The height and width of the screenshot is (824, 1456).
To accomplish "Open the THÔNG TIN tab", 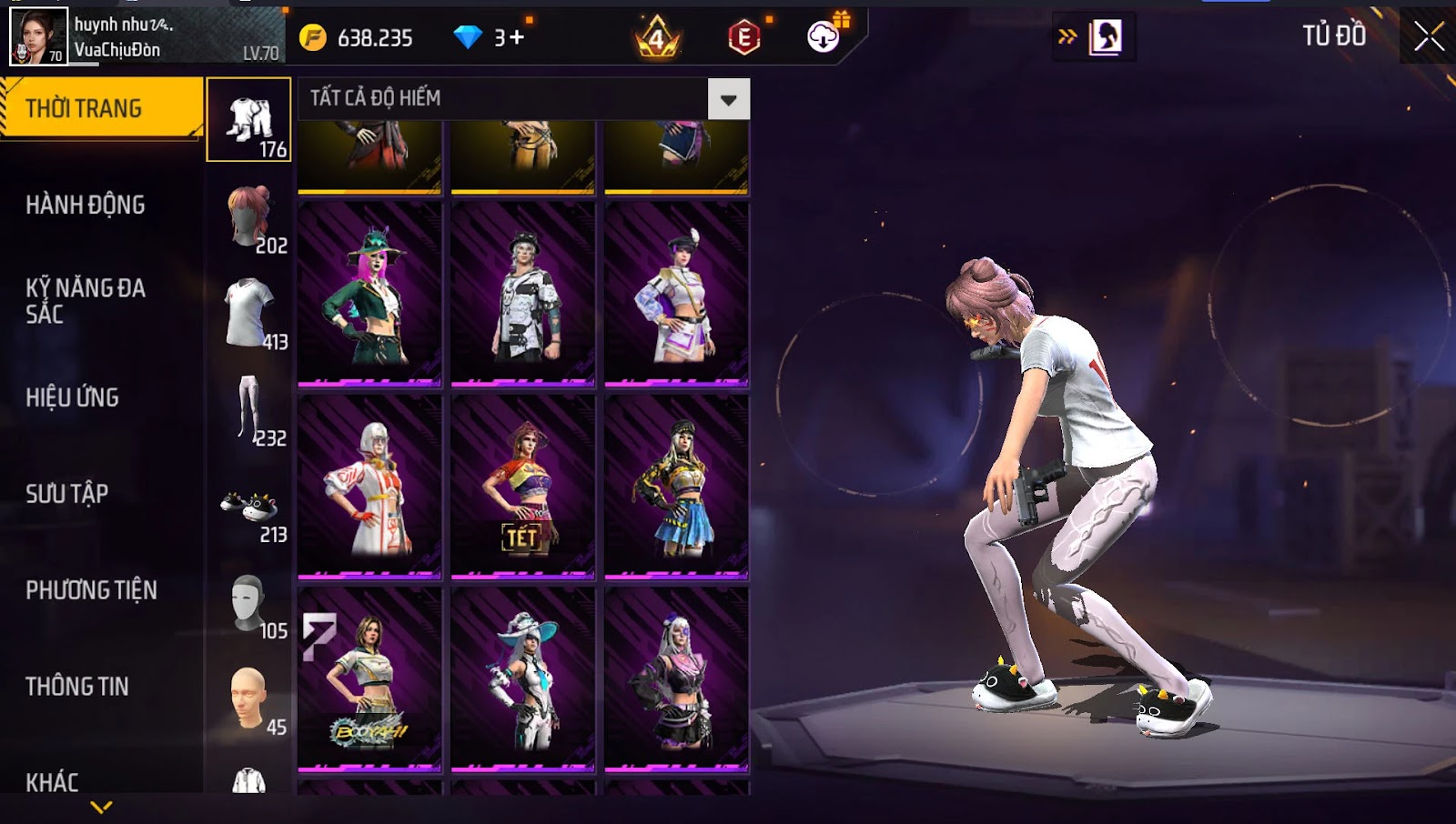I will click(77, 687).
